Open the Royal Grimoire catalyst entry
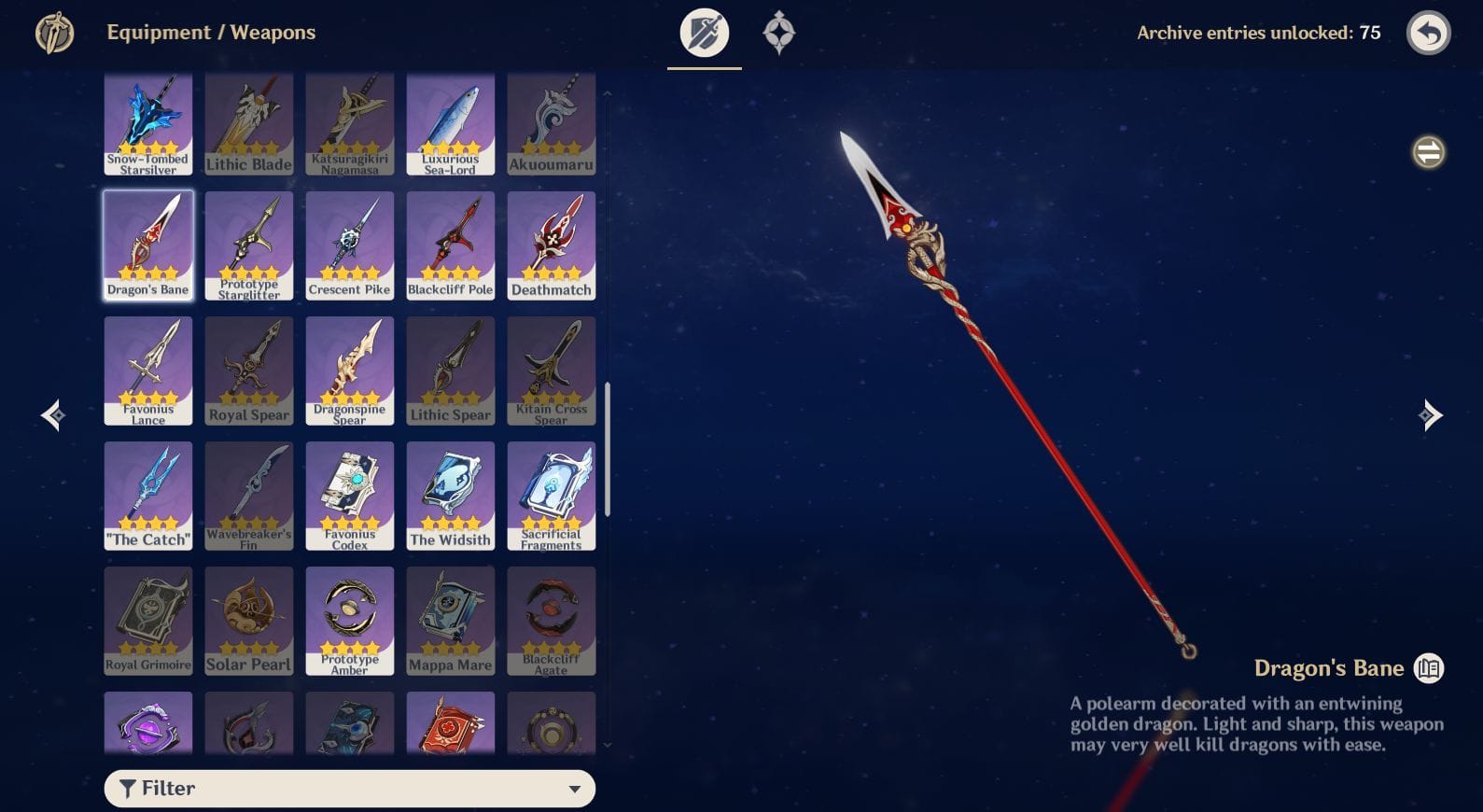Viewport: 1483px width, 812px height. coord(147,620)
